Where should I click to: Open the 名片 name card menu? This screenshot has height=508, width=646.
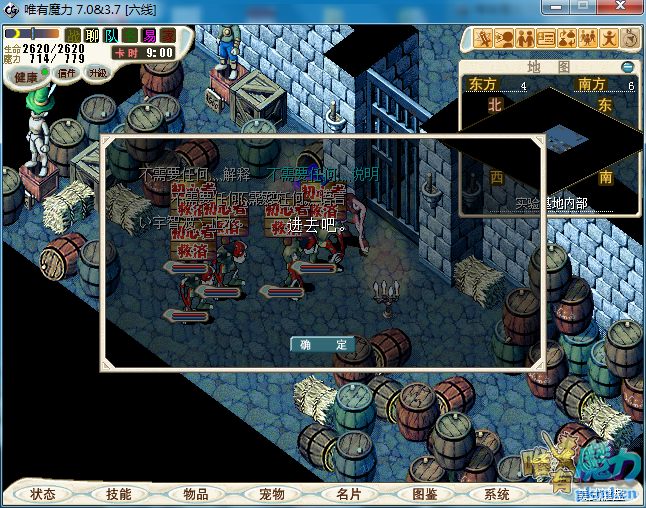click(348, 494)
